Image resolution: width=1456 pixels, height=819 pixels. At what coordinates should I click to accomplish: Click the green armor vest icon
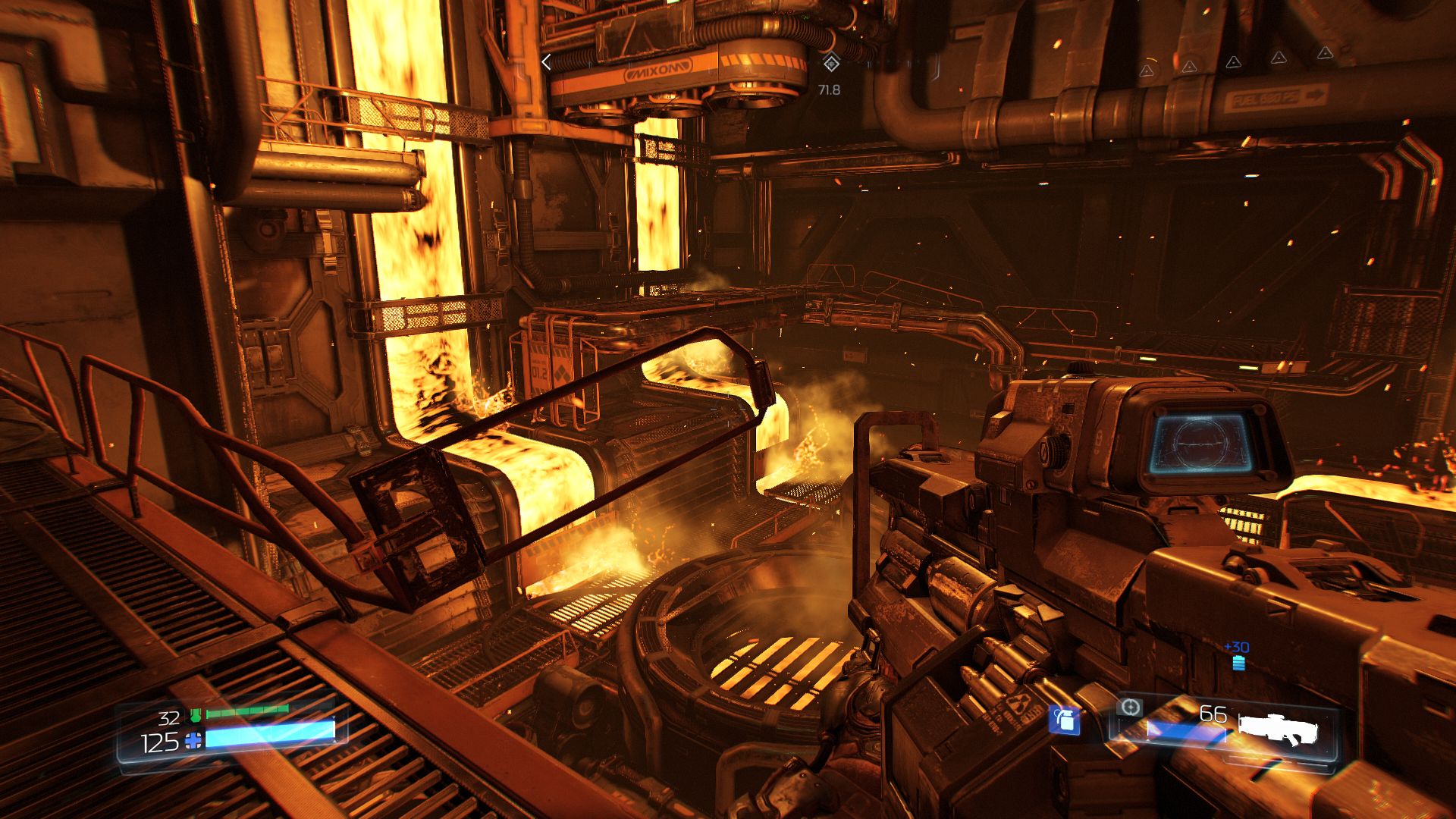tap(196, 715)
